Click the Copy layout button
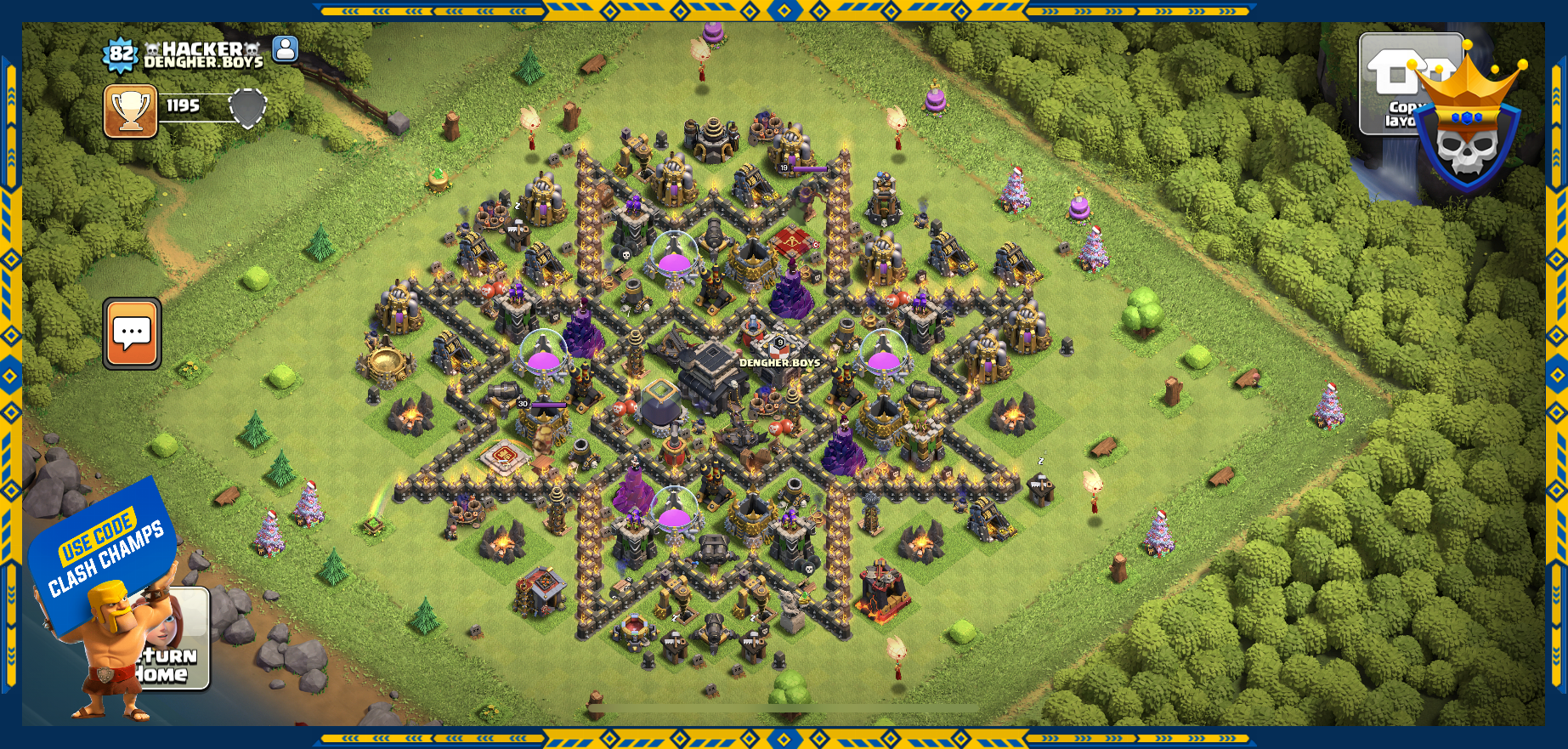1568x749 pixels. click(1392, 85)
